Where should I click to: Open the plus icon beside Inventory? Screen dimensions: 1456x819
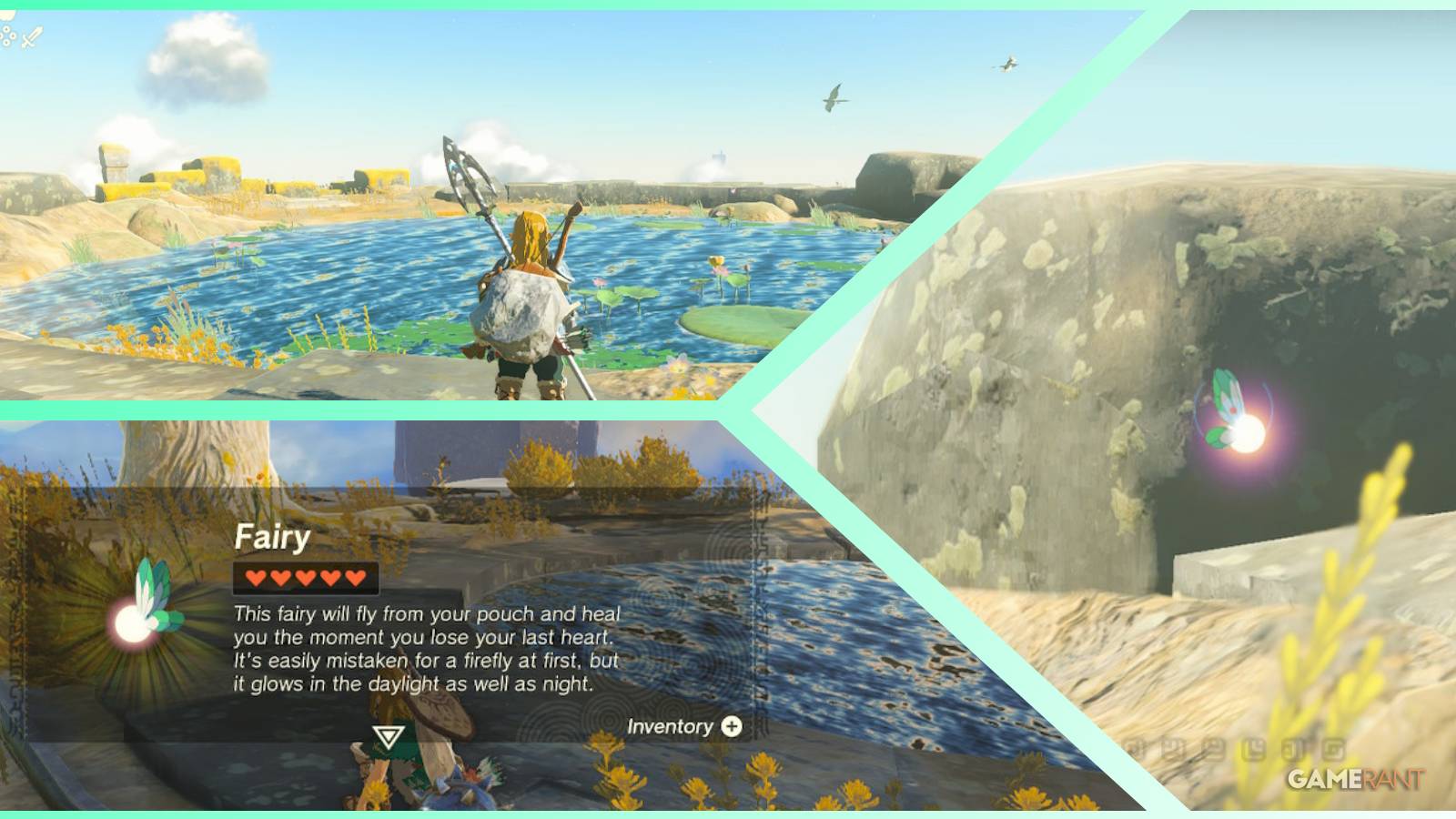point(733,725)
